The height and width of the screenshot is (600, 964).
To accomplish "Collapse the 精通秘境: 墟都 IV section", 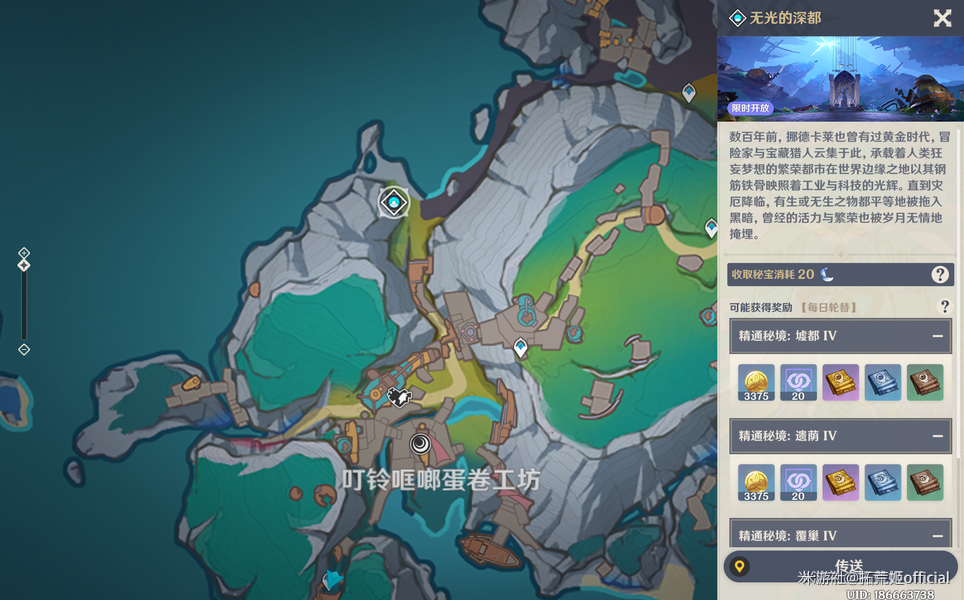I will click(938, 336).
